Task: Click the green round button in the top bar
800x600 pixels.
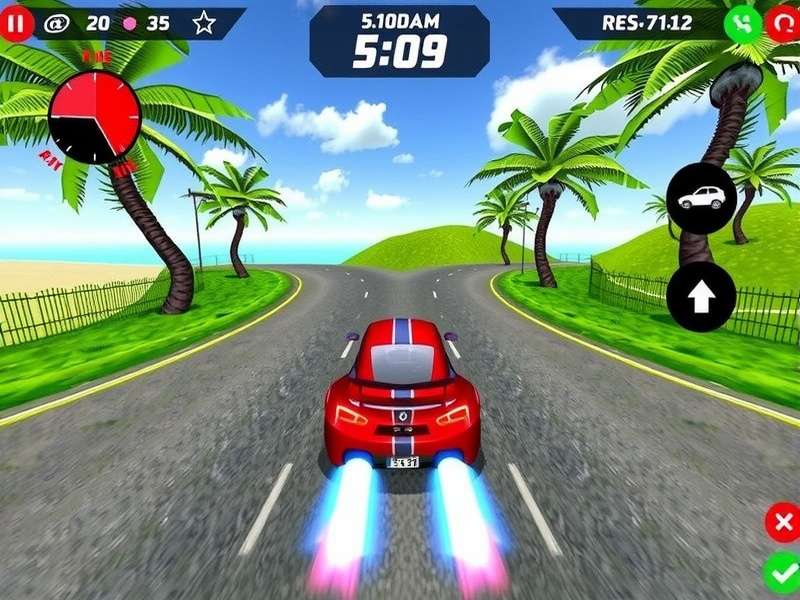Action: coord(742,23)
